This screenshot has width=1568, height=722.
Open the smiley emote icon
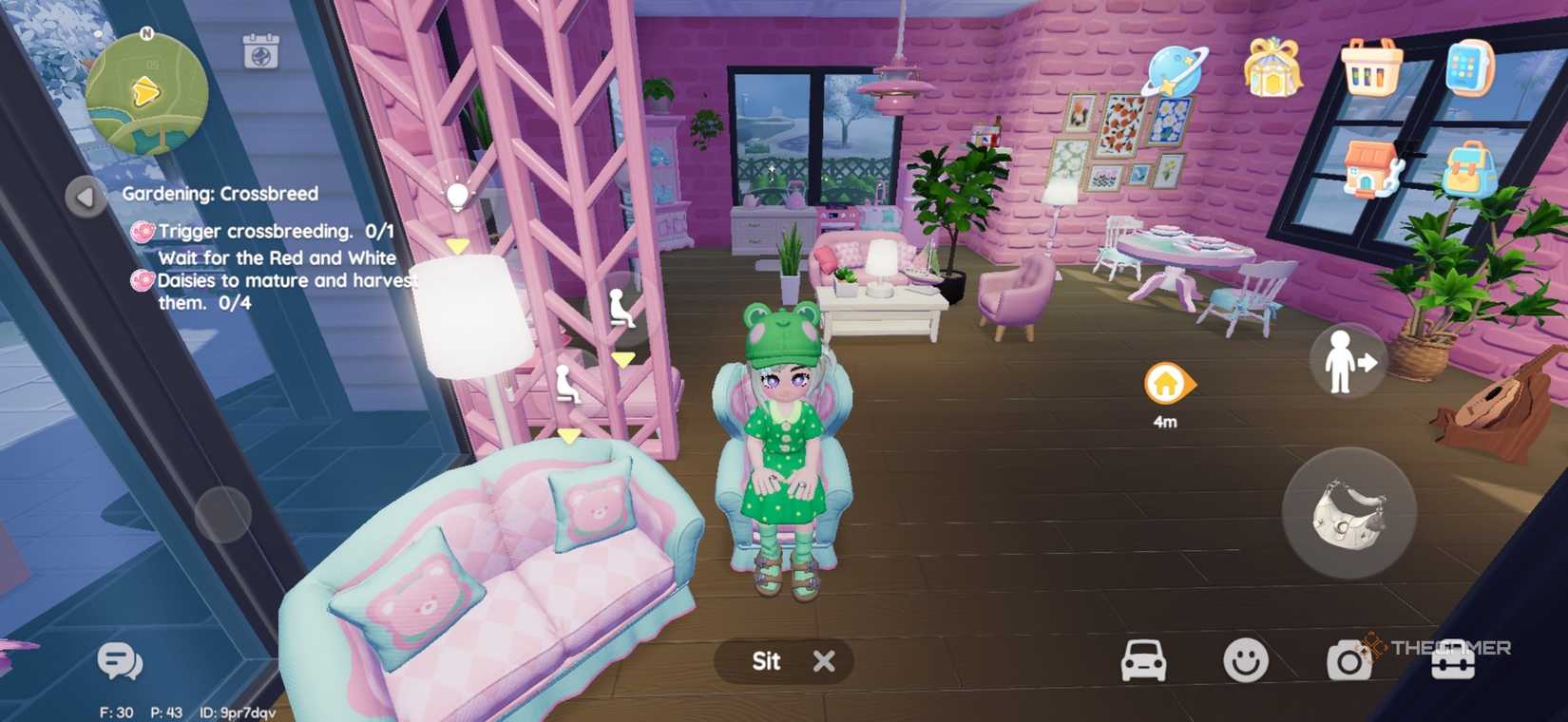(1248, 660)
